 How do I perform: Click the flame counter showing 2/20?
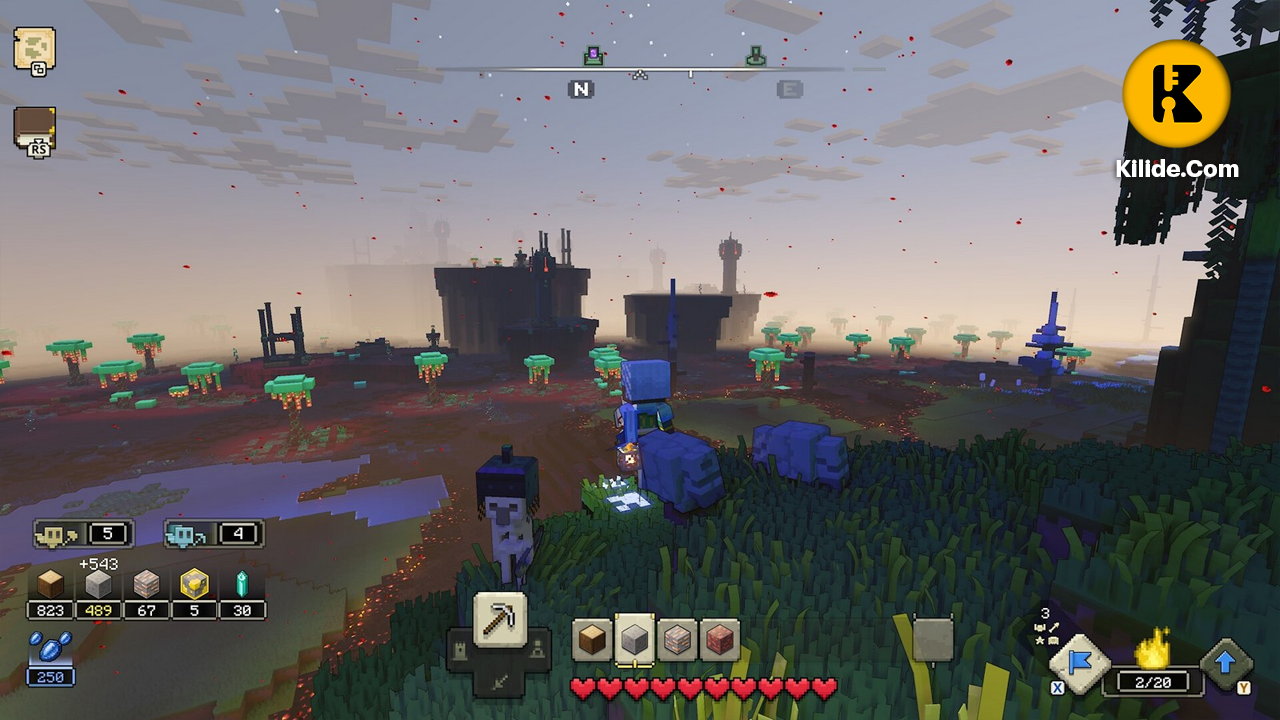tap(1150, 670)
